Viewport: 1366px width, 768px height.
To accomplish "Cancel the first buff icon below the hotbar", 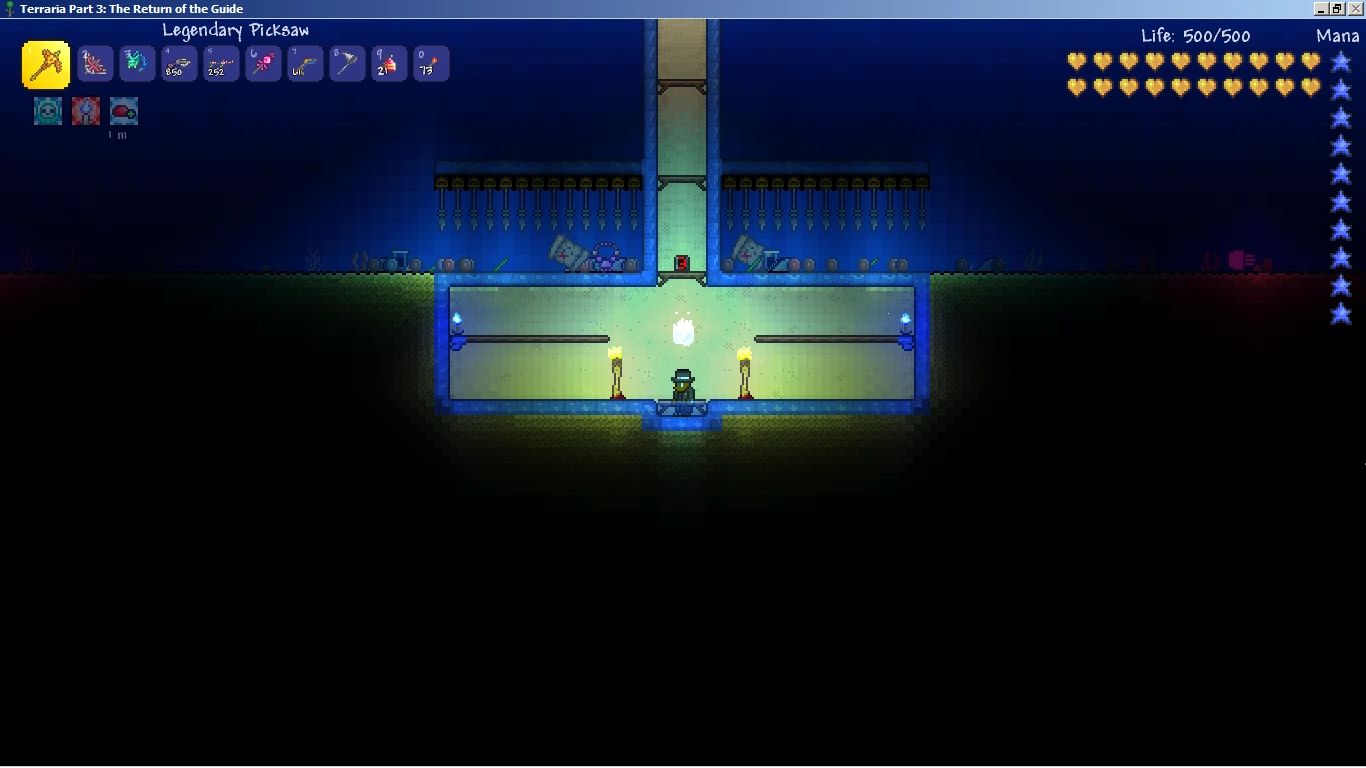I will (x=47, y=110).
